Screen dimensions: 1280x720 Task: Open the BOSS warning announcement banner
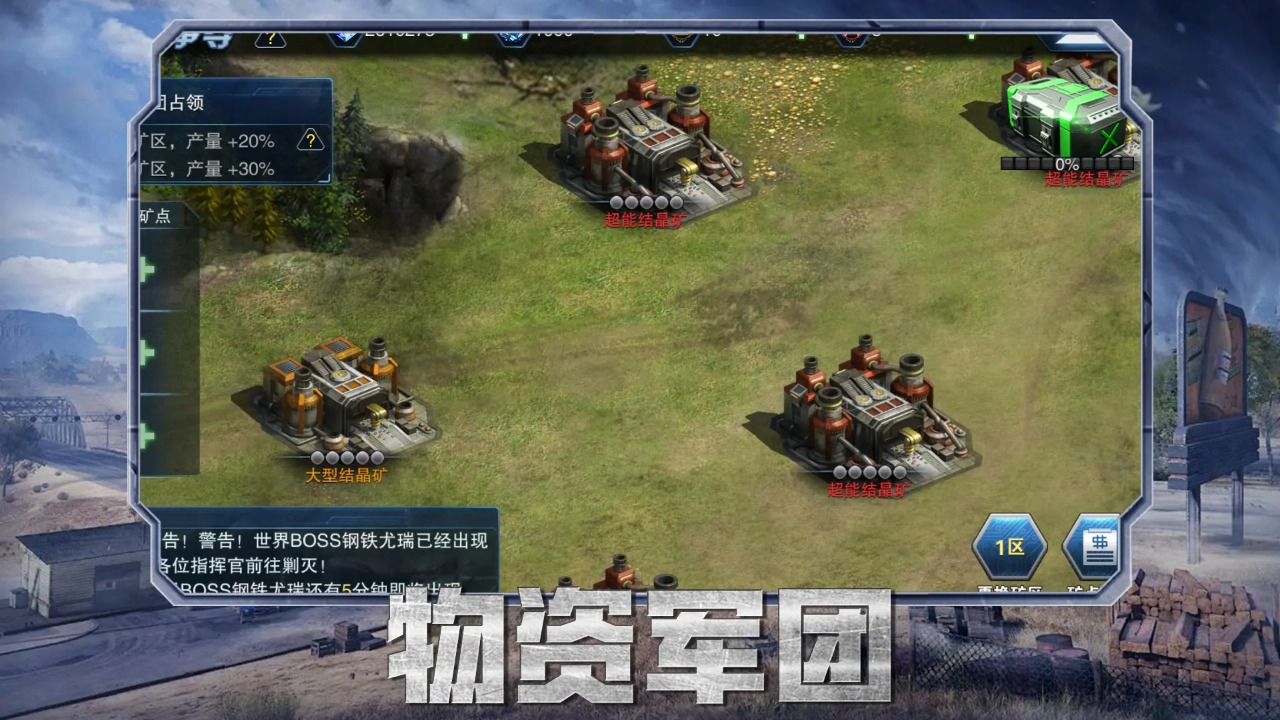[x=320, y=560]
